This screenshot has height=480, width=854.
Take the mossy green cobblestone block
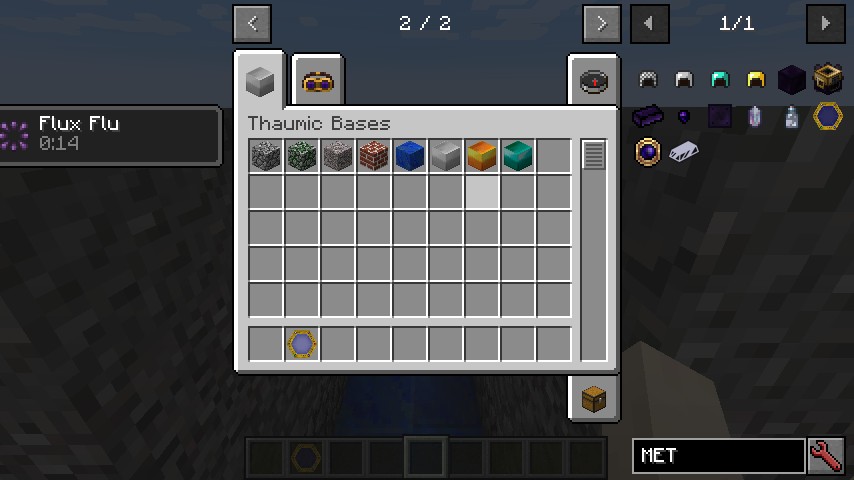302,156
